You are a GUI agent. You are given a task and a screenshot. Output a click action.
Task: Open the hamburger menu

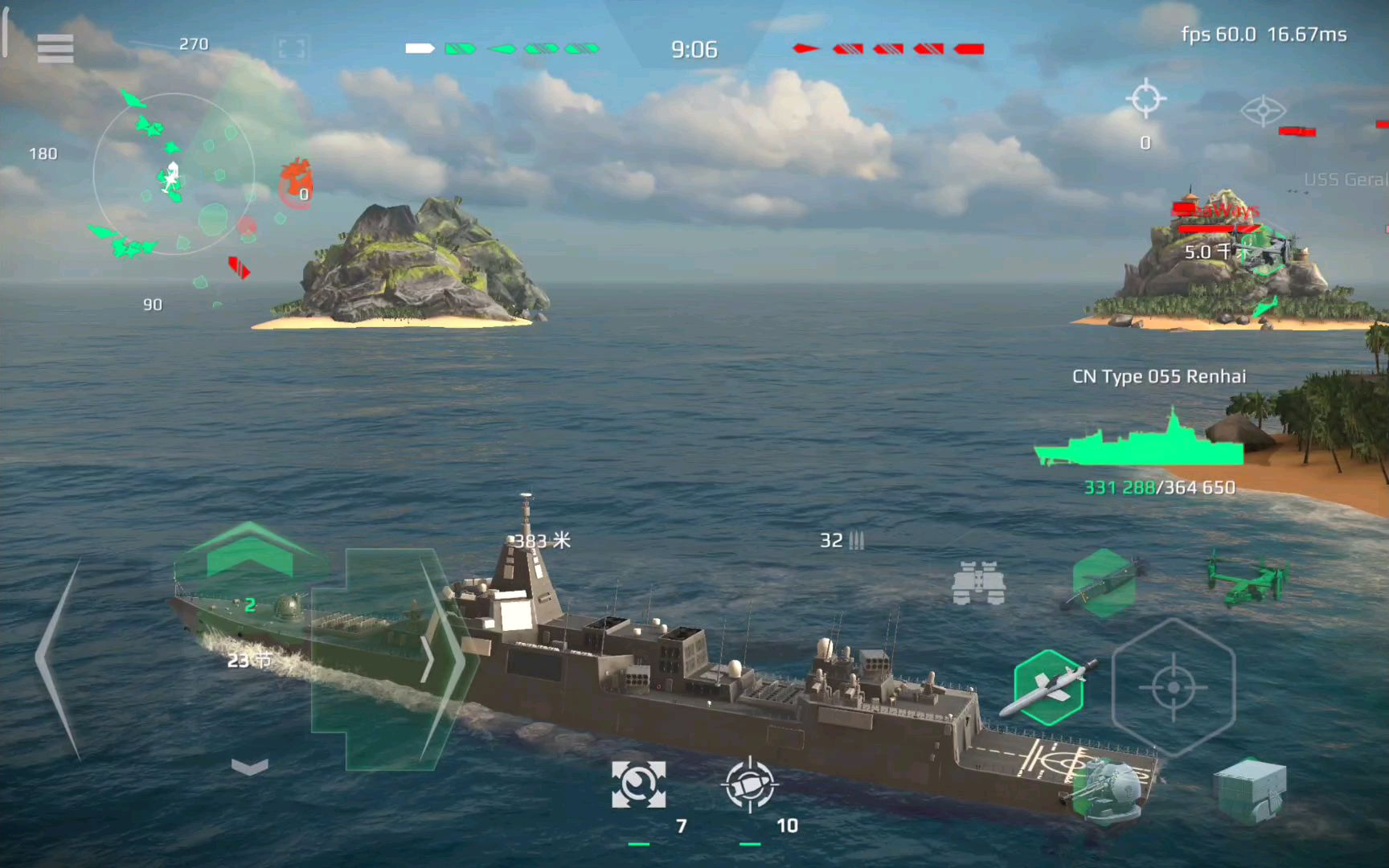[55, 49]
